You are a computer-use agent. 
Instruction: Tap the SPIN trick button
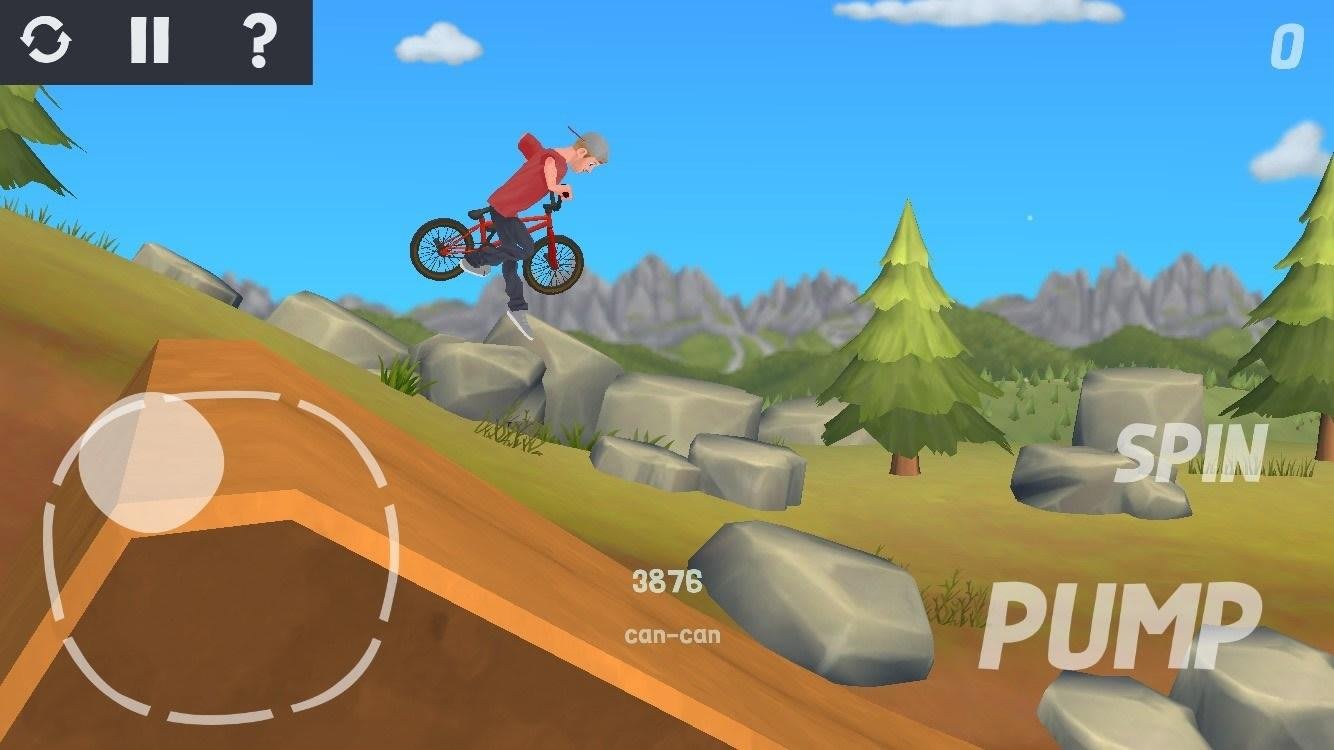tap(1191, 454)
